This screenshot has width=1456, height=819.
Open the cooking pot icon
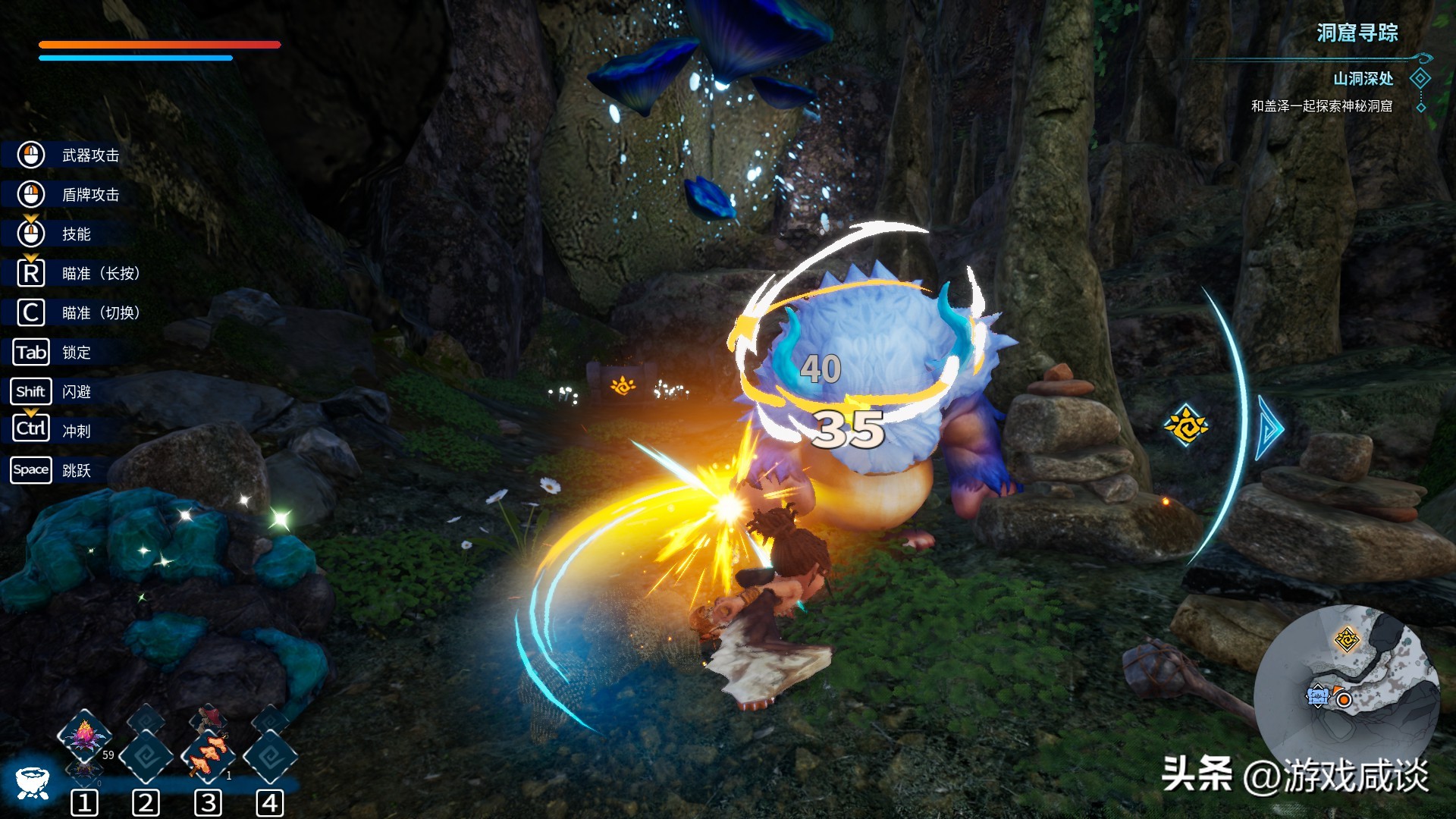pos(32,781)
